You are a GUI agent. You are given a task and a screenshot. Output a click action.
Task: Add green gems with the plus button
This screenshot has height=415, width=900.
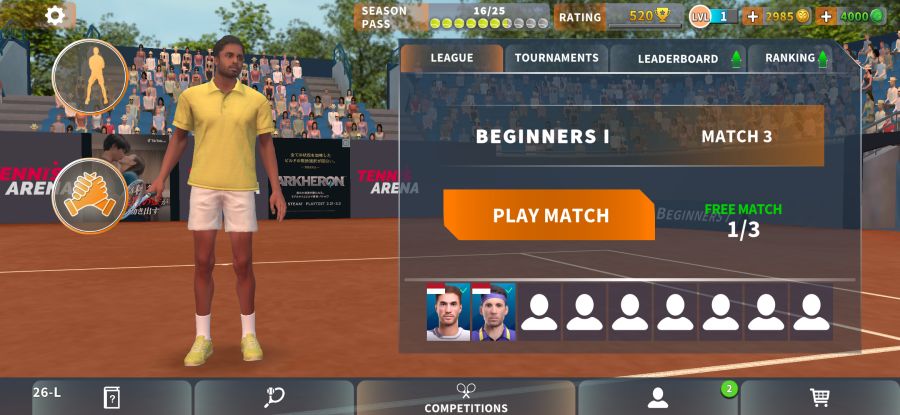click(x=826, y=16)
